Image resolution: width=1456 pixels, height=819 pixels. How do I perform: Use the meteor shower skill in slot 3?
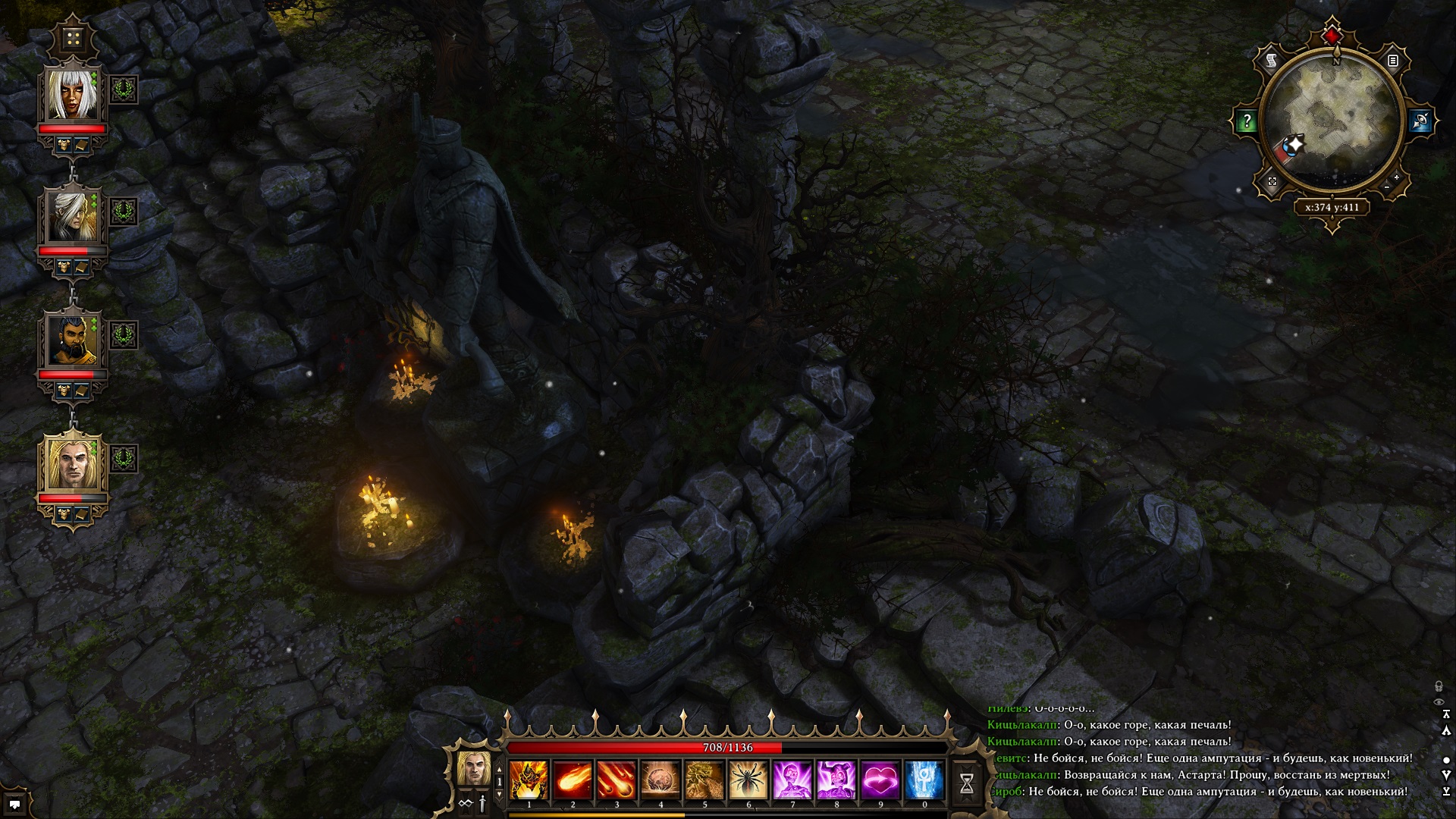click(x=617, y=780)
